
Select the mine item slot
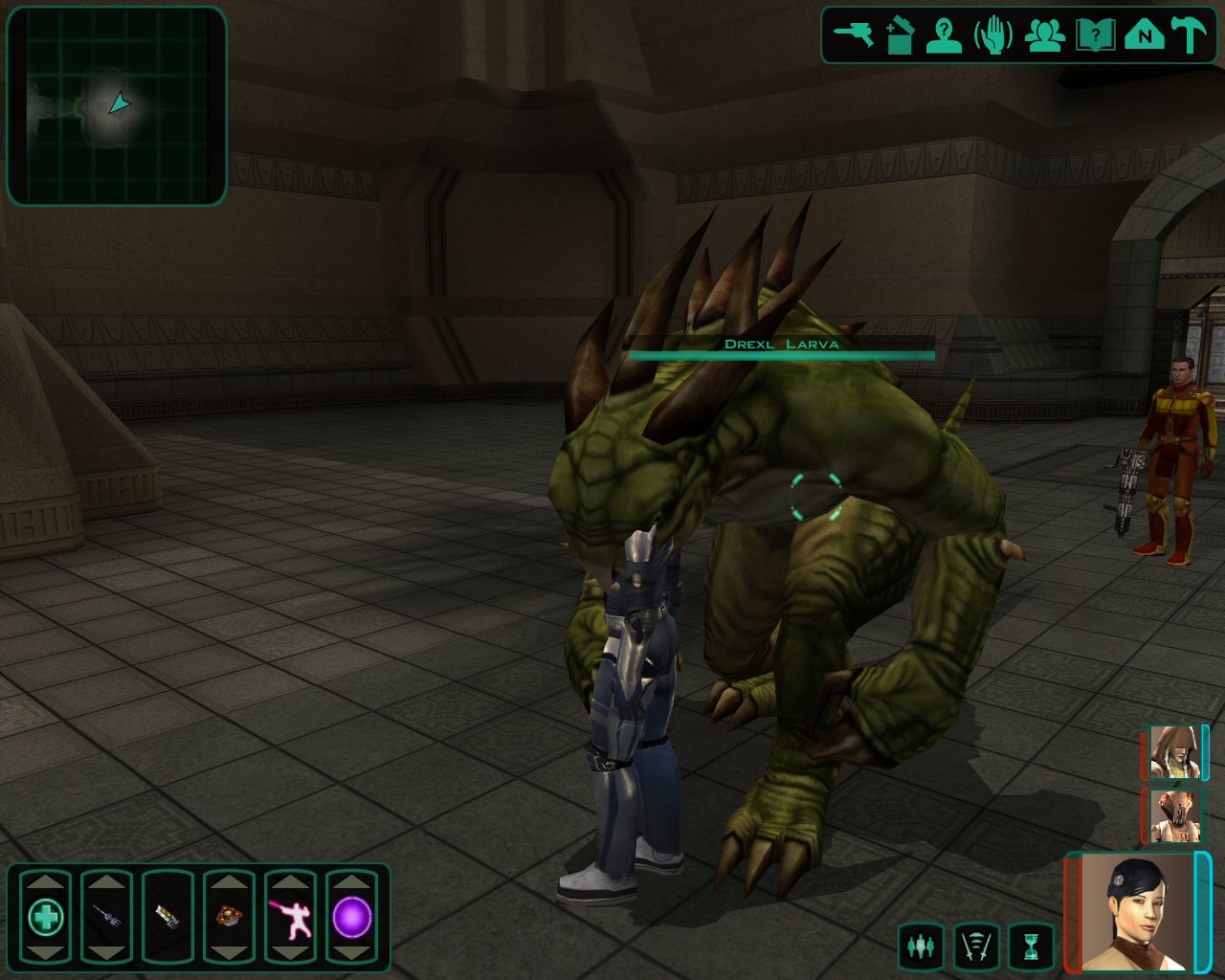click(229, 918)
